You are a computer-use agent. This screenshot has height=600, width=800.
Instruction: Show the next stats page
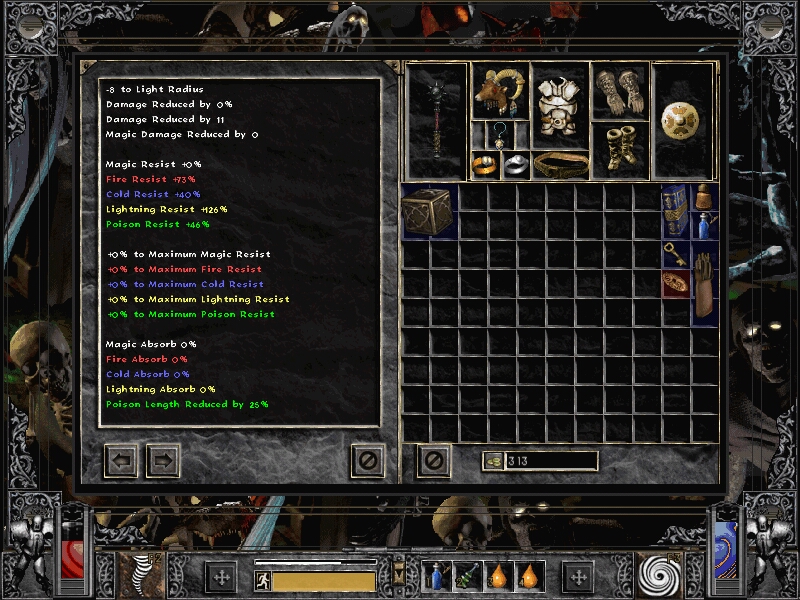pyautogui.click(x=163, y=461)
